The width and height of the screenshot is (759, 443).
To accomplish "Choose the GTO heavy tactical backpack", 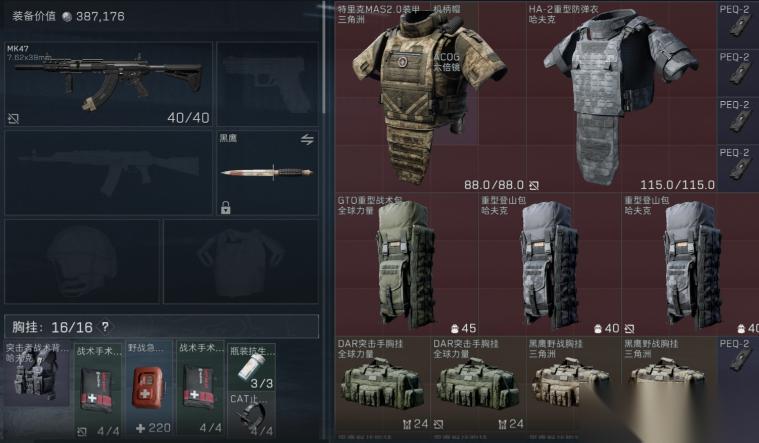I will 404,265.
